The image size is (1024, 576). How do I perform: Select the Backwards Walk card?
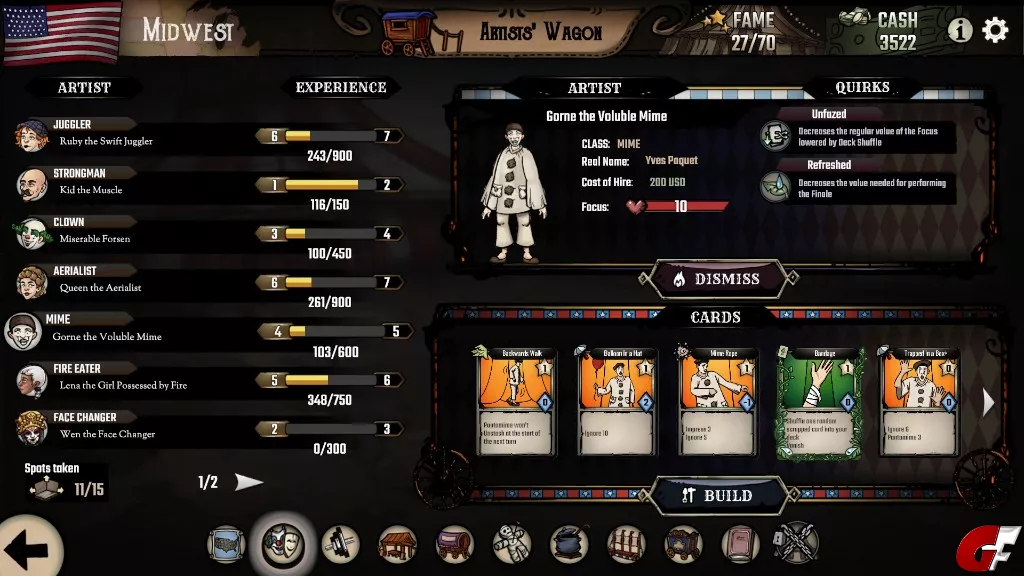(515, 401)
